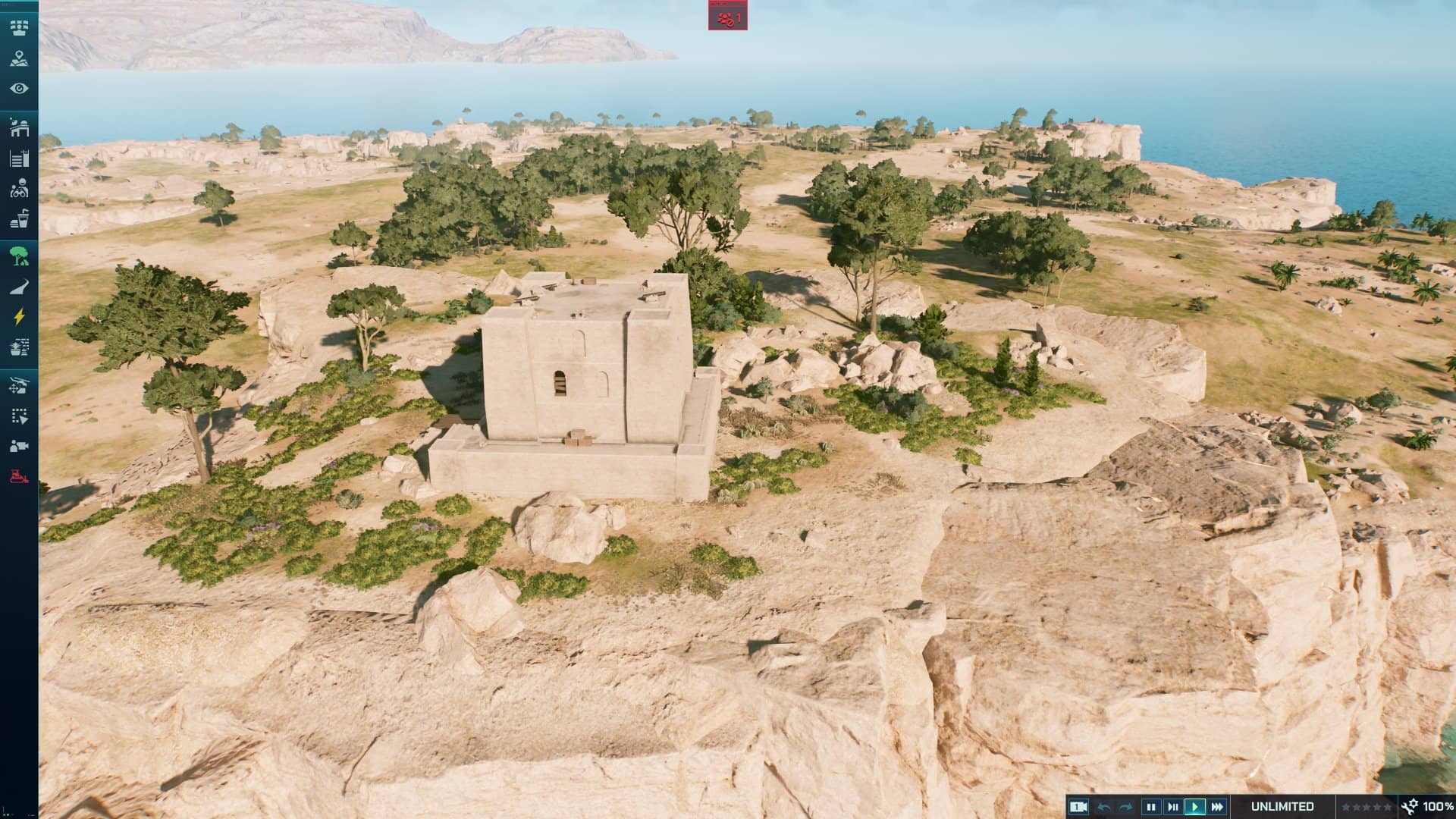Open the lightning bolt power menu
The image size is (1456, 819).
[19, 317]
